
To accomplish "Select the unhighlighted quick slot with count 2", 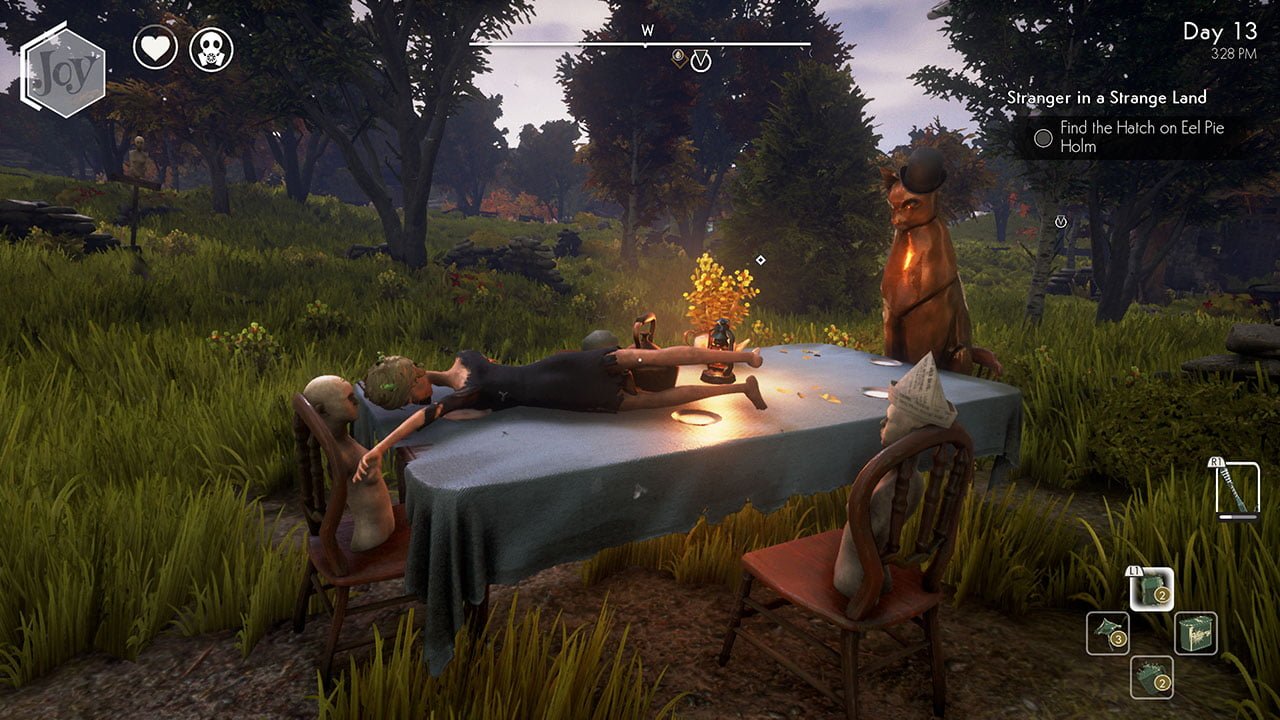I will (1151, 677).
